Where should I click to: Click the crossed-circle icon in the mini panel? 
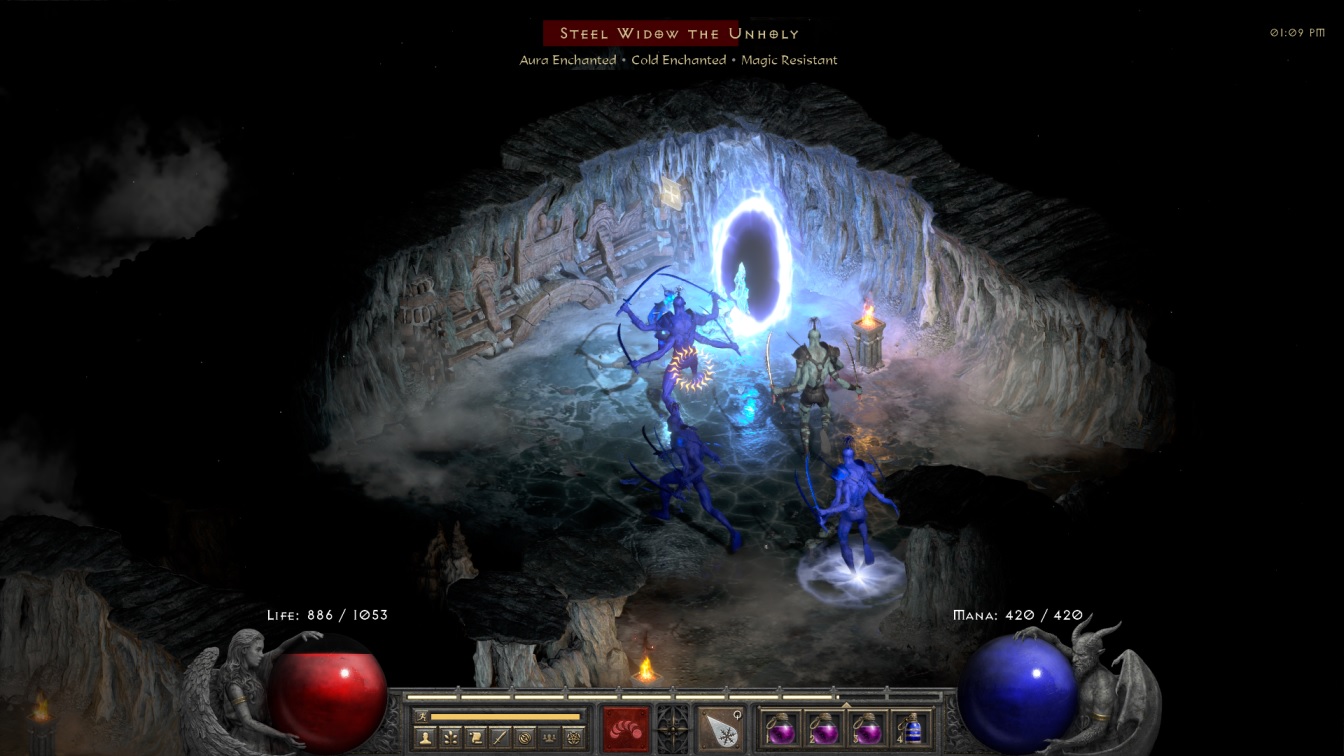coord(525,736)
